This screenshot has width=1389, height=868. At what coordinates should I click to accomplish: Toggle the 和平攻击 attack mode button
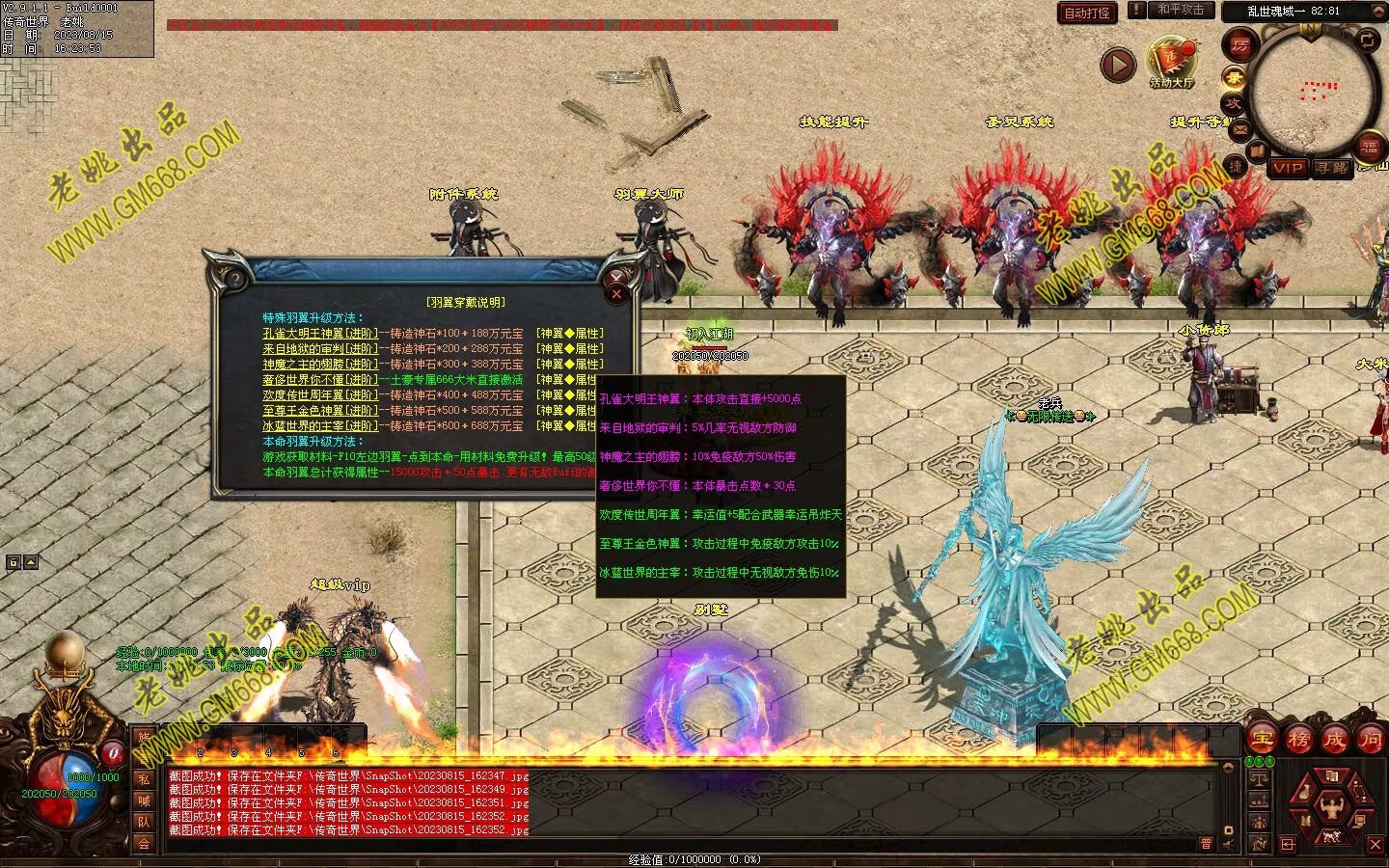(1180, 10)
